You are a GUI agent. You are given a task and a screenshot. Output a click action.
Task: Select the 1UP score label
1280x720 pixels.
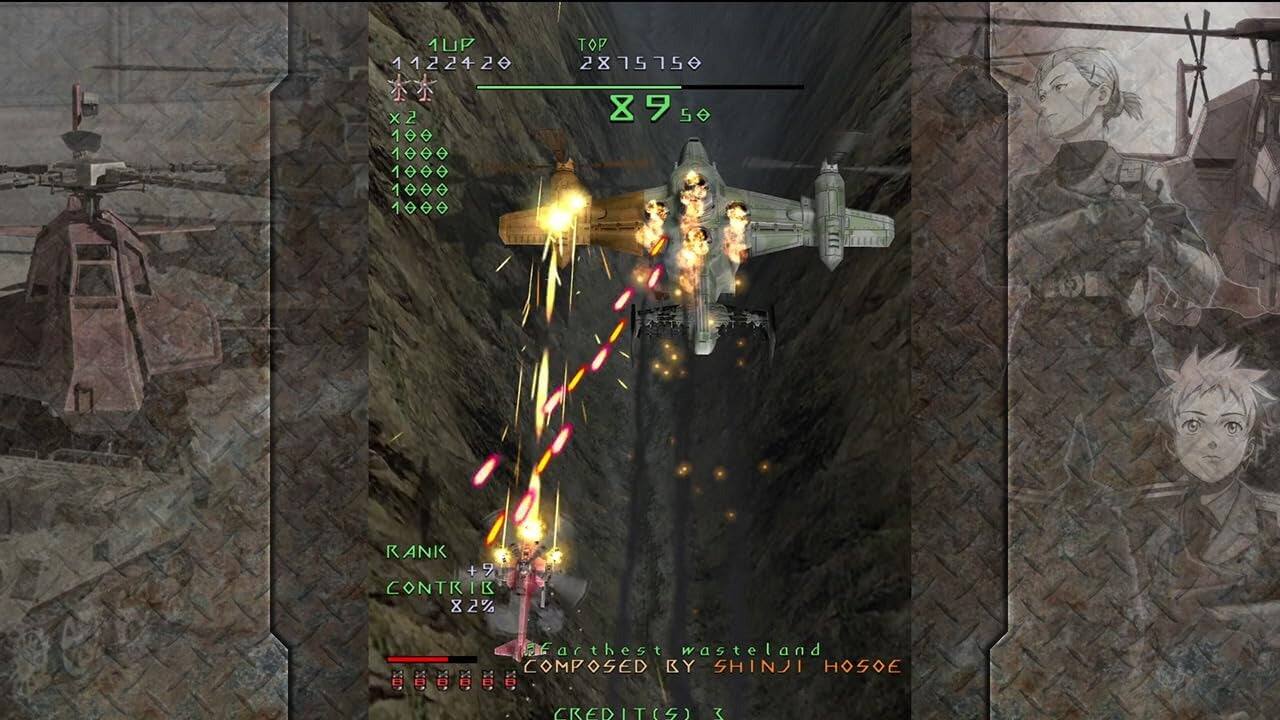pos(451,43)
